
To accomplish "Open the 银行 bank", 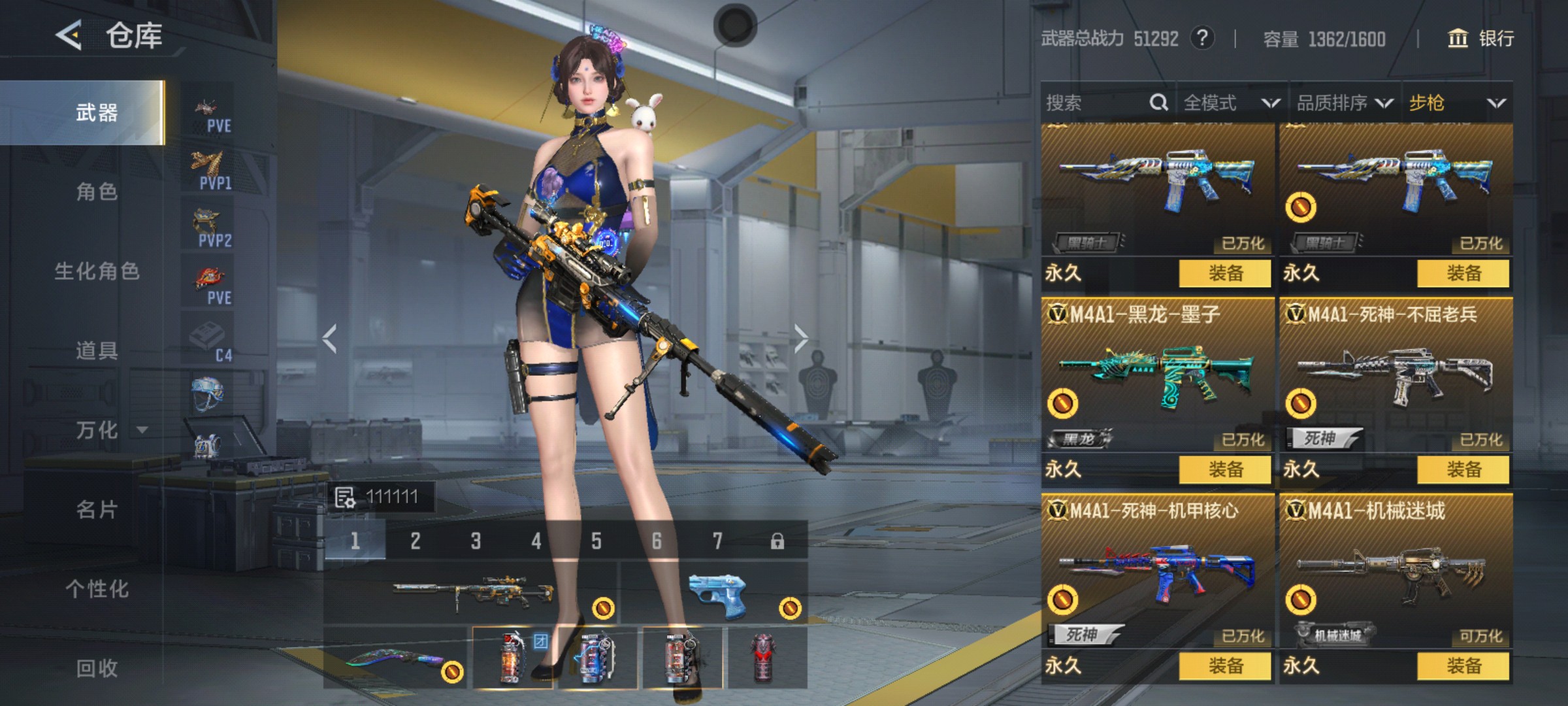I will pyautogui.click(x=1482, y=39).
